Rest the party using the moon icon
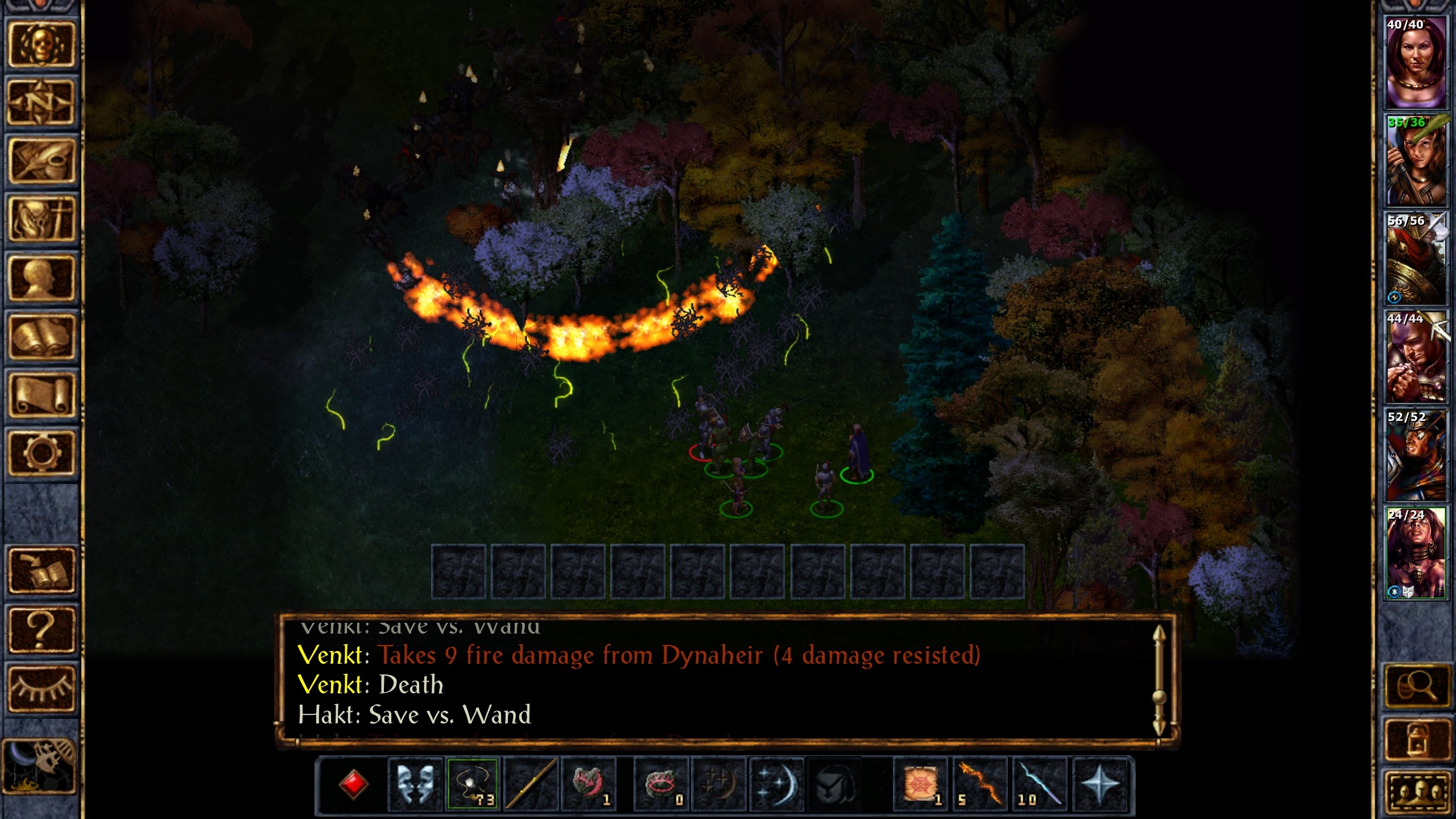Image resolution: width=1456 pixels, height=819 pixels. (x=39, y=766)
